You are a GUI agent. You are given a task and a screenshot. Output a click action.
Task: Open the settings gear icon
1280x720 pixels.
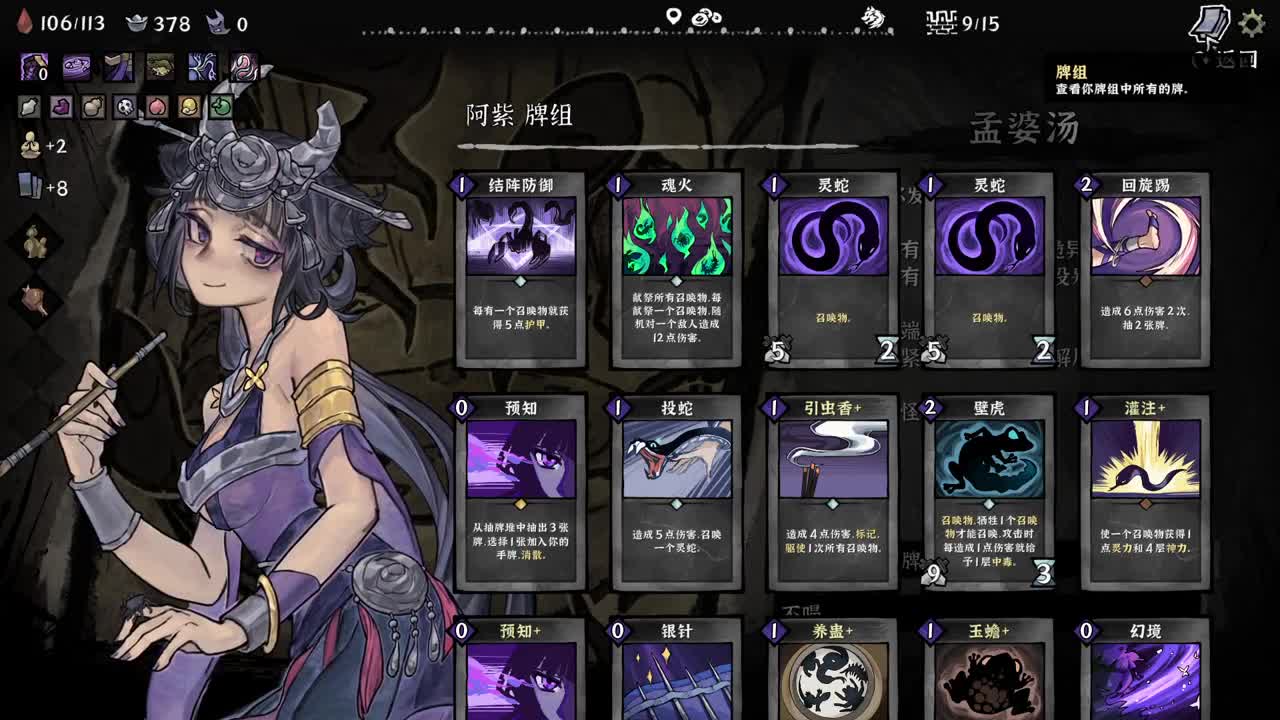click(x=1250, y=22)
